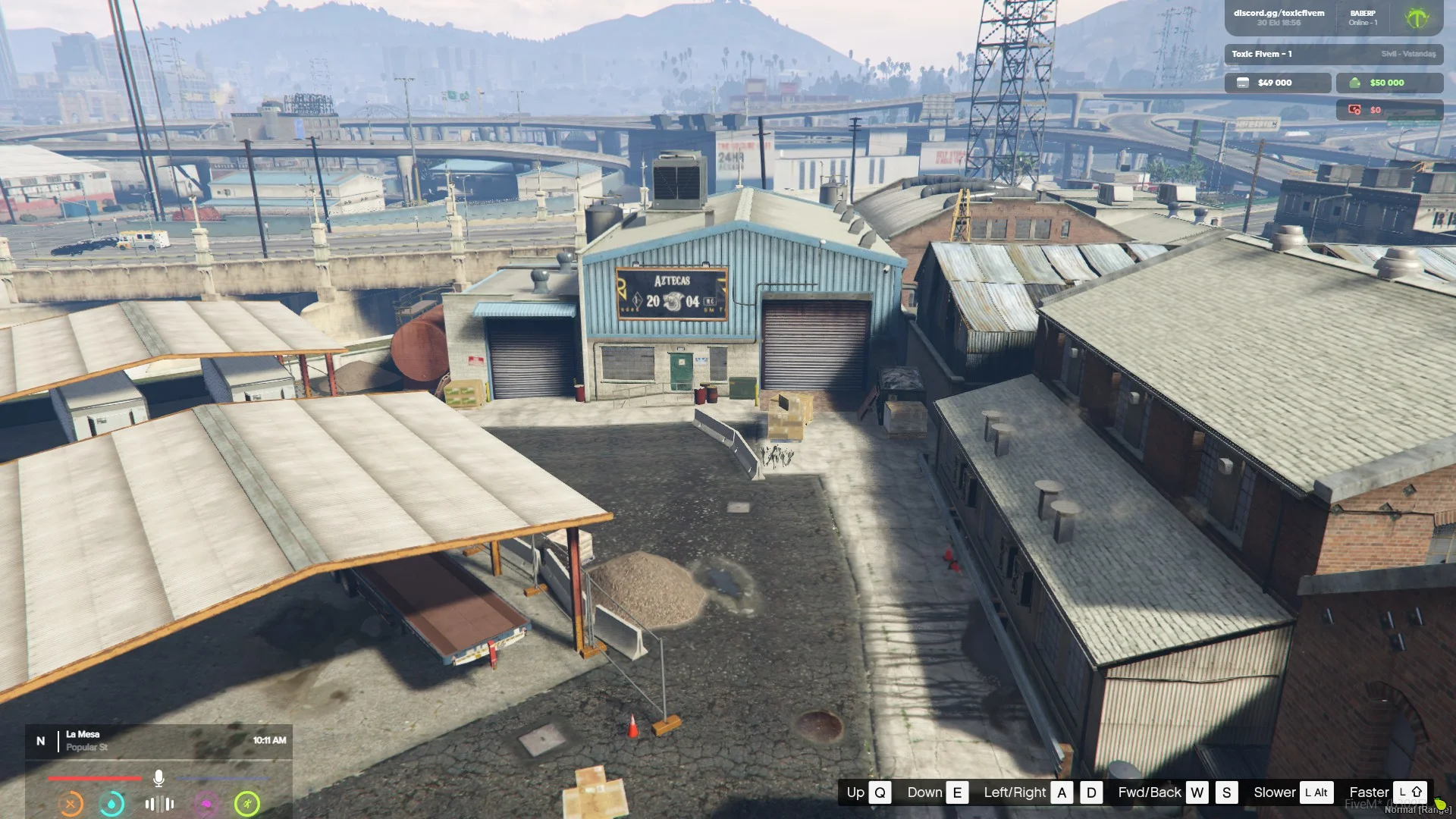Toggle the white microphone icon

[158, 778]
